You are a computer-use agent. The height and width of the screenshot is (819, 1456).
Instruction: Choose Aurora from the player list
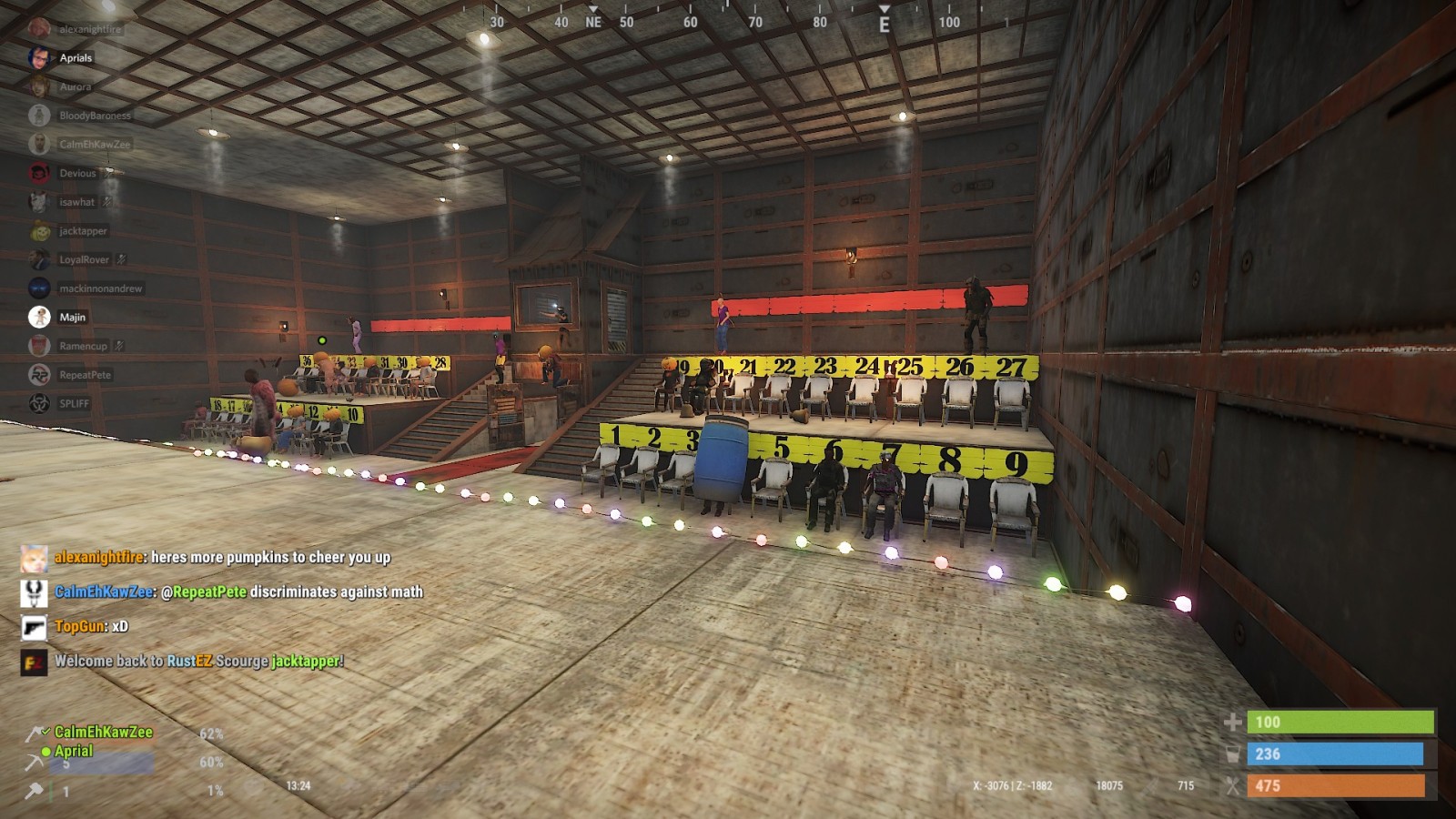pyautogui.click(x=75, y=87)
